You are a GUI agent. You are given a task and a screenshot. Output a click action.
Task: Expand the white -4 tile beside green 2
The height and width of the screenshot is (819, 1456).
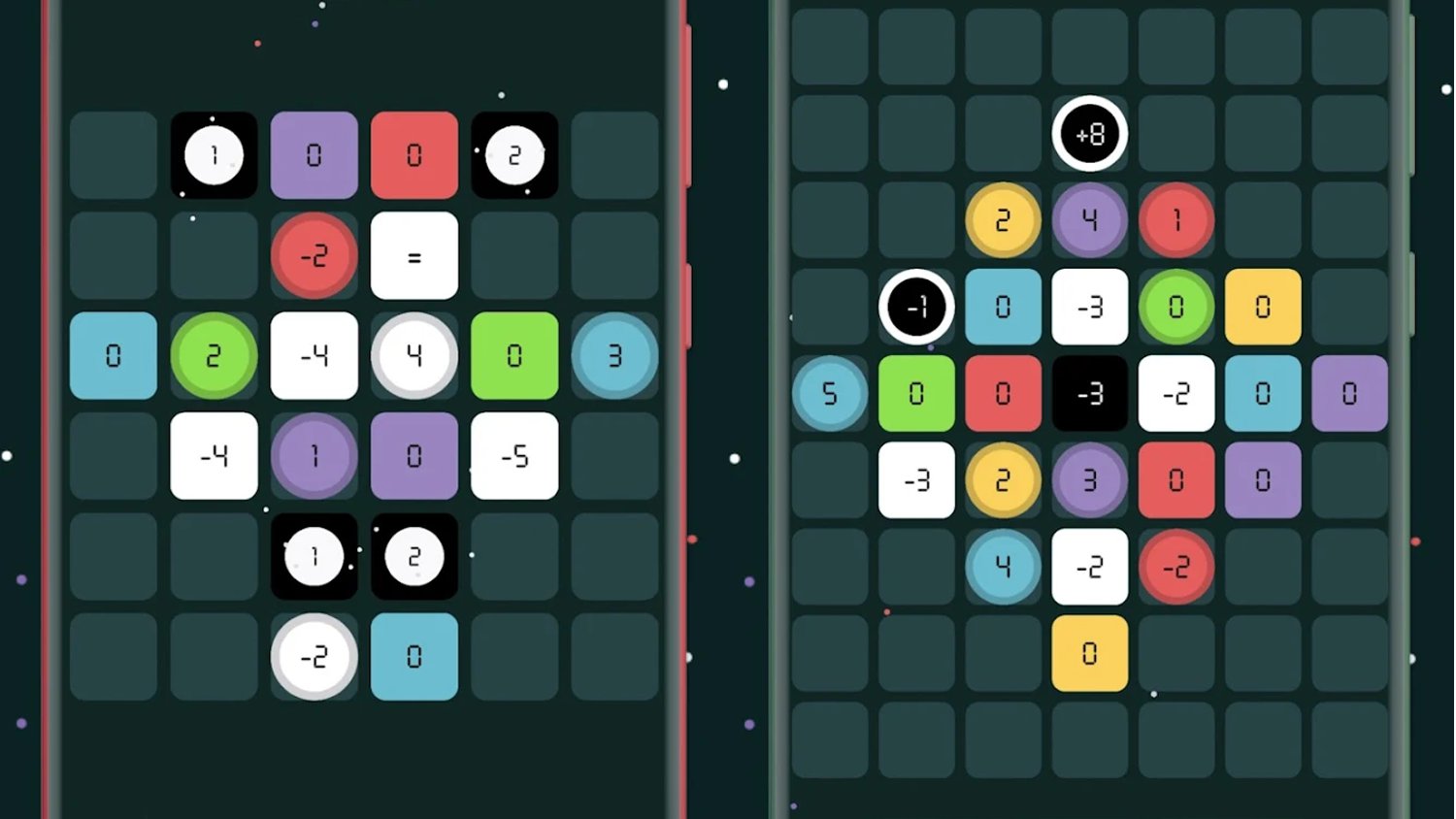314,356
